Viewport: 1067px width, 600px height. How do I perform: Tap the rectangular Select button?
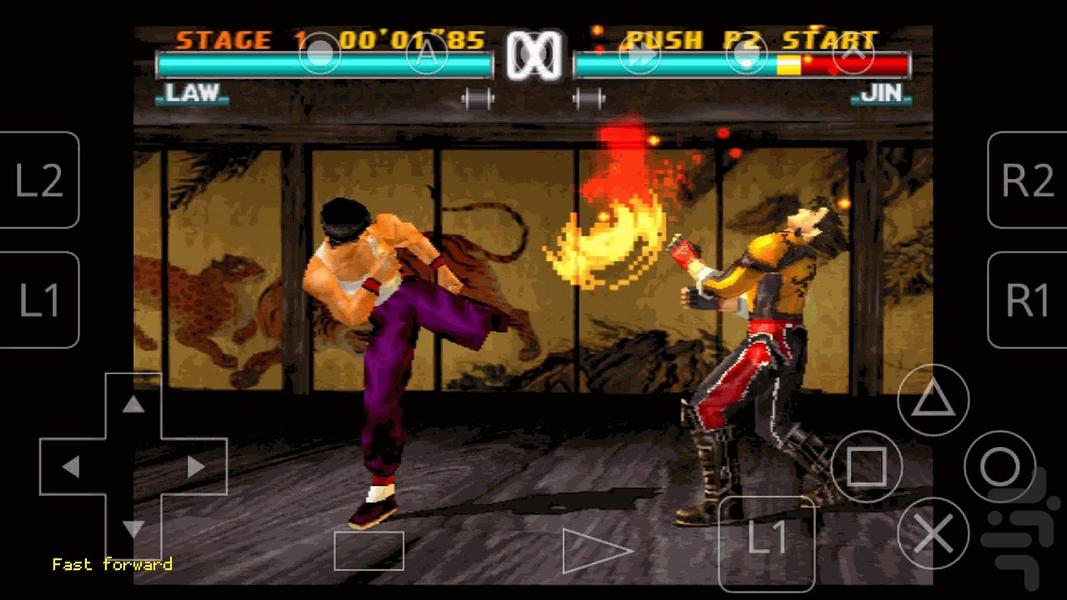pyautogui.click(x=369, y=551)
